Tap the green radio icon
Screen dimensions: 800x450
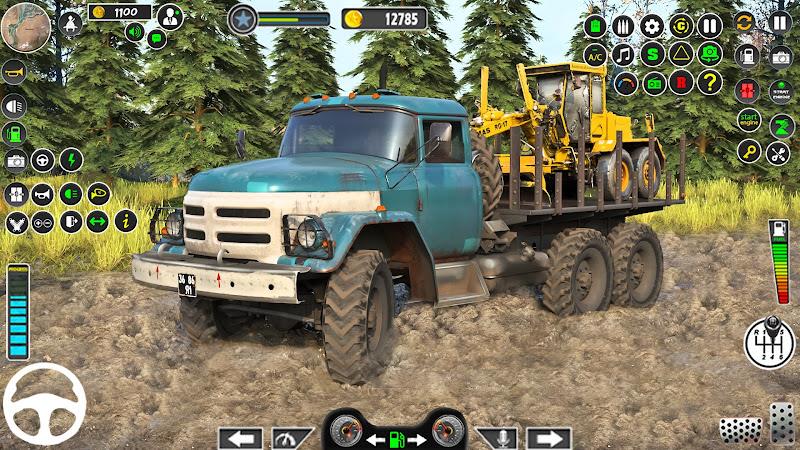pyautogui.click(x=652, y=82)
